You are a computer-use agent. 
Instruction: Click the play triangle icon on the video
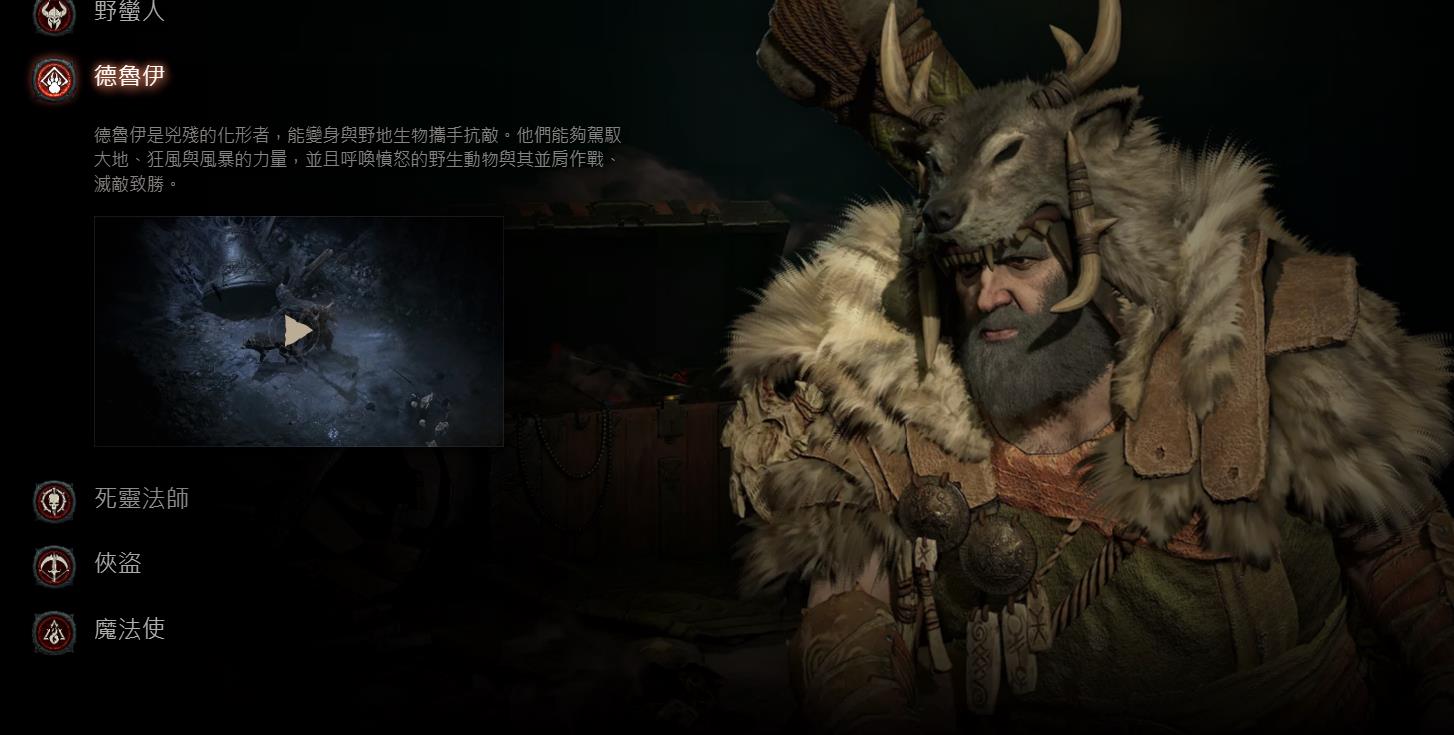[298, 331]
